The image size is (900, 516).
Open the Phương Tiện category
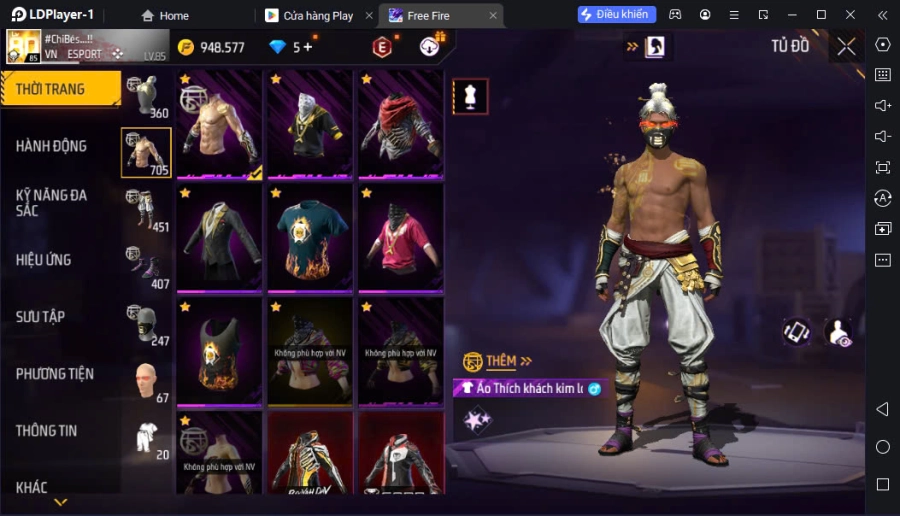[55, 374]
